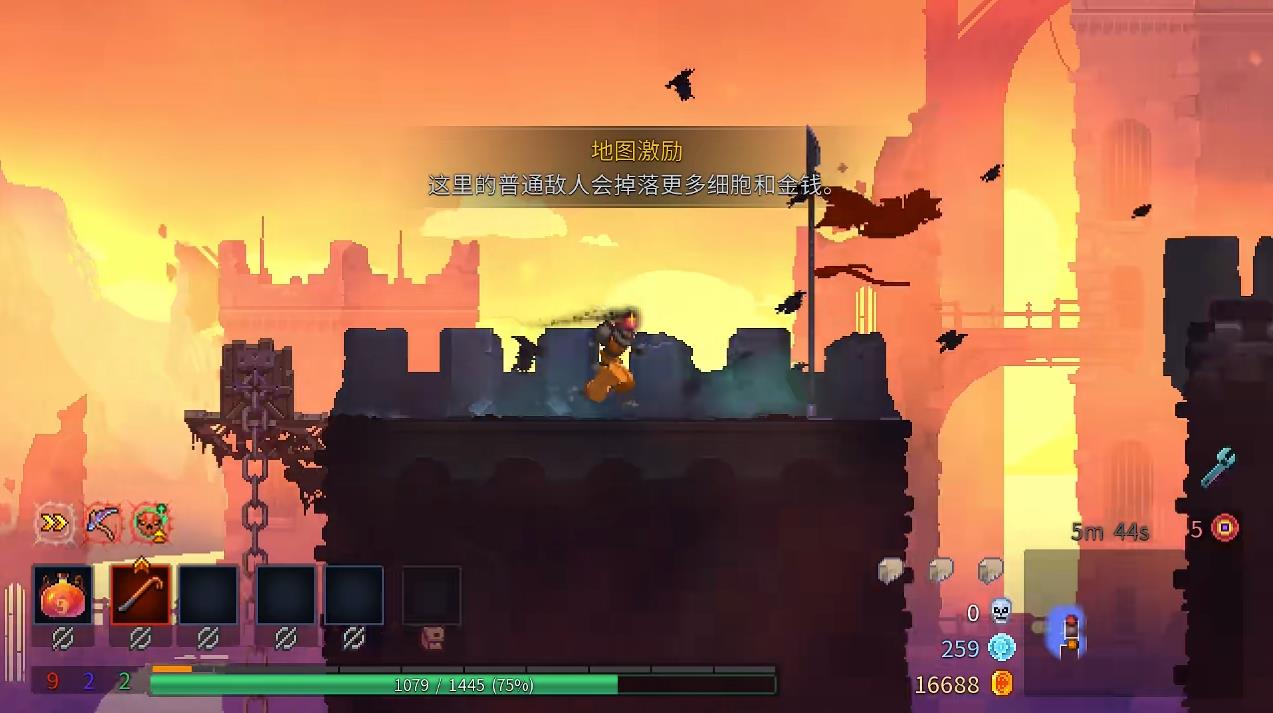
Task: Click the red skull mutation icon
Action: coord(151,522)
